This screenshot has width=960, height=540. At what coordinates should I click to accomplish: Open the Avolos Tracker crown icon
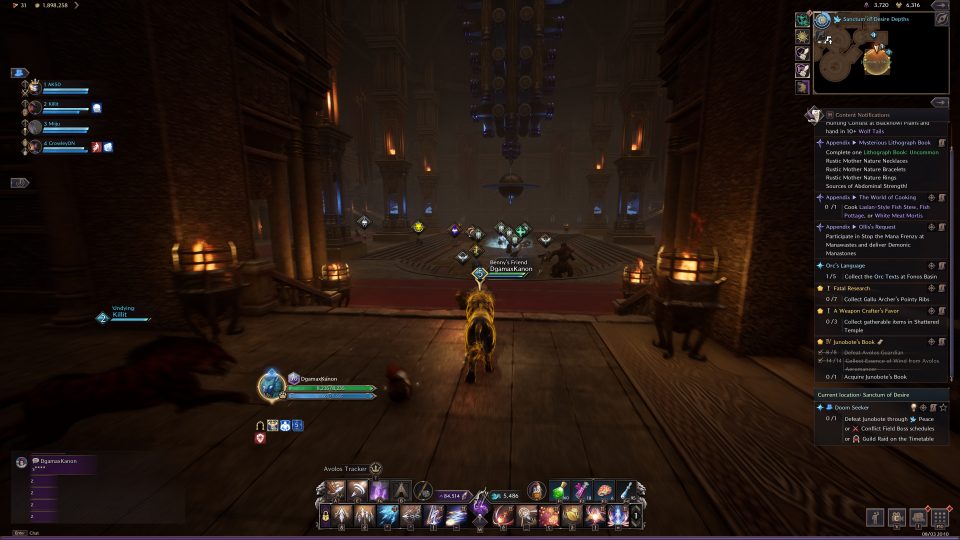[x=376, y=468]
